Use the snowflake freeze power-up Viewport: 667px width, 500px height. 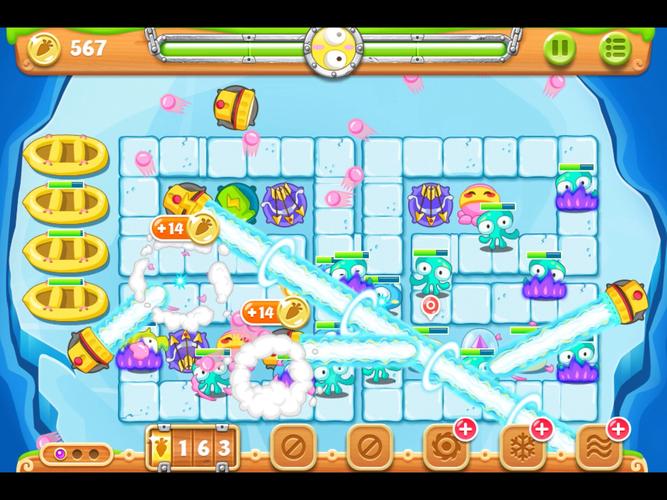pos(521,446)
